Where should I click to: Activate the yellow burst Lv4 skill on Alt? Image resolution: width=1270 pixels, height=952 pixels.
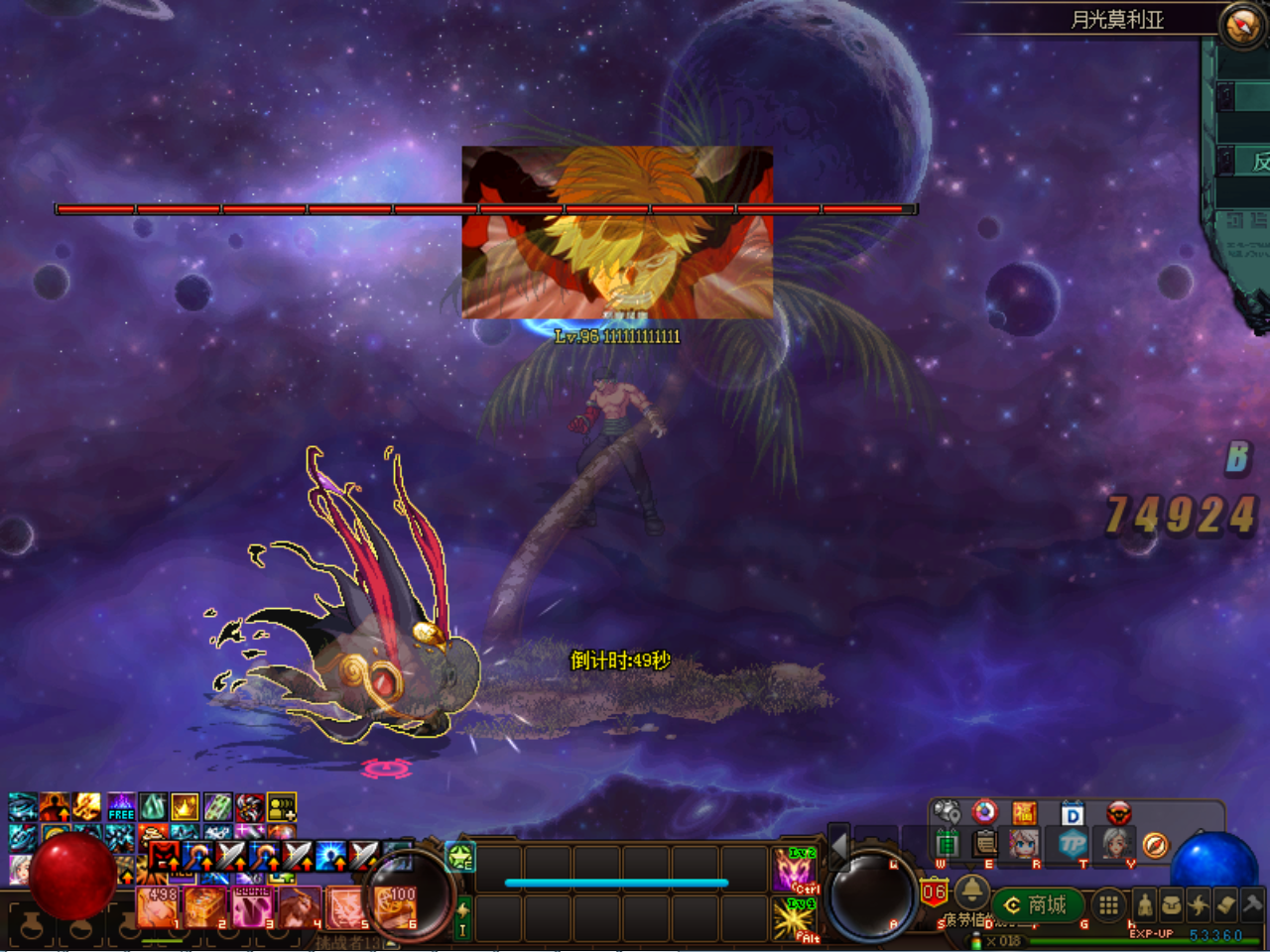pos(797,919)
